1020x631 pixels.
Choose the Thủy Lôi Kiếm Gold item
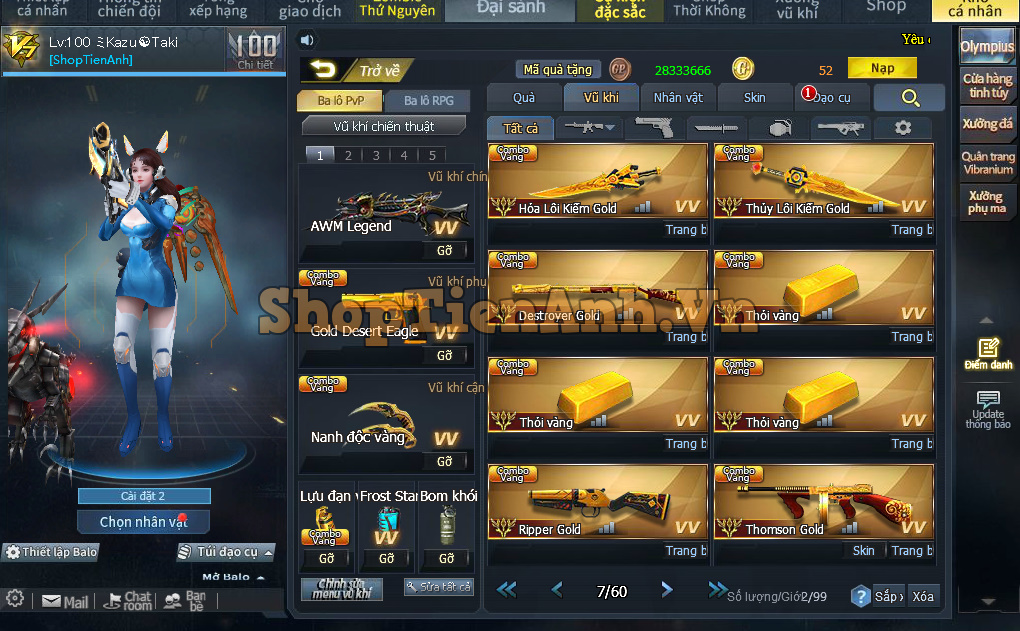[823, 181]
